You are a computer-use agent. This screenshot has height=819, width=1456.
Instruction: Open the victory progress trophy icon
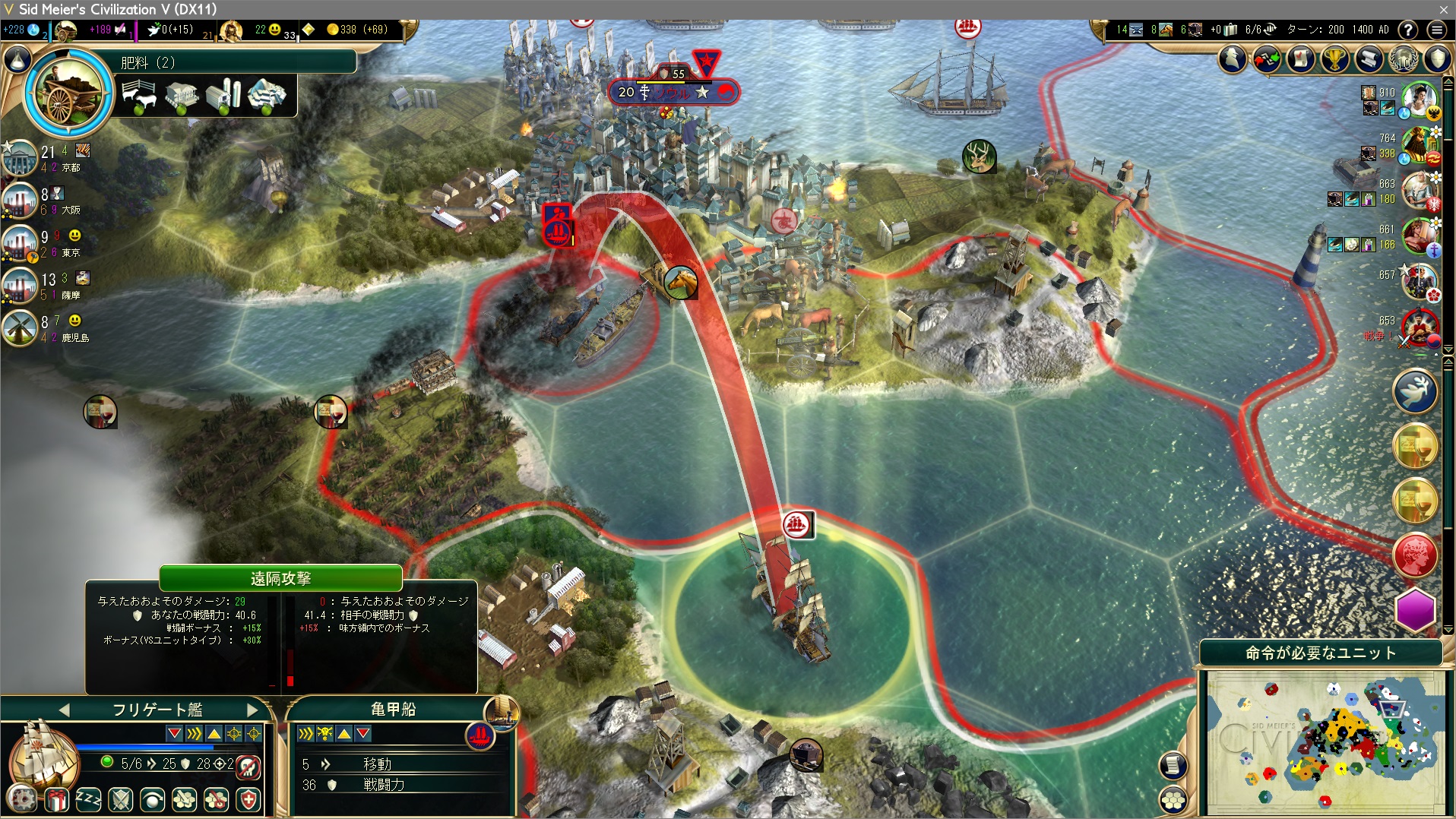point(1334,58)
